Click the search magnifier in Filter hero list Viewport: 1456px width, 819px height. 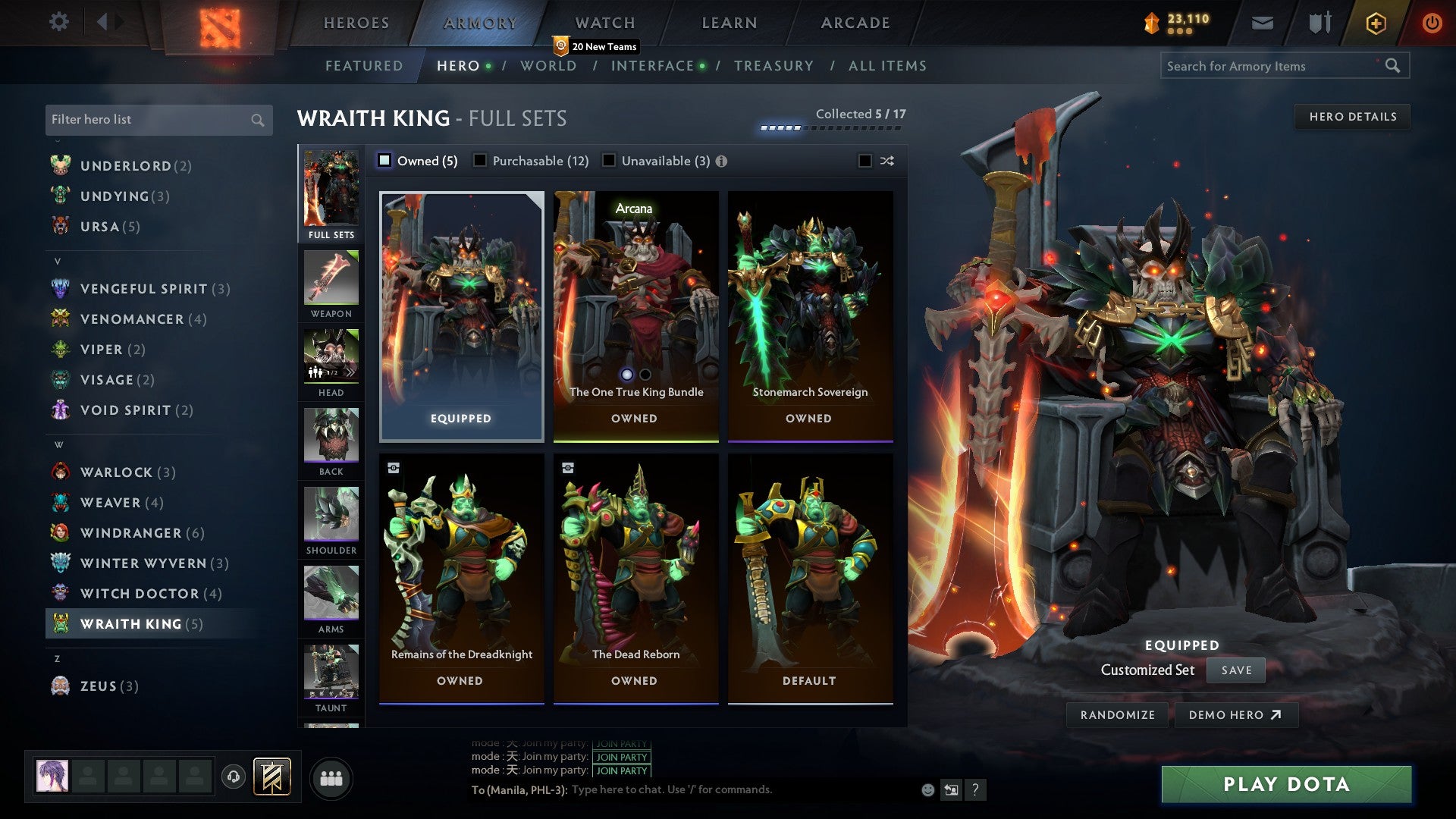(256, 120)
